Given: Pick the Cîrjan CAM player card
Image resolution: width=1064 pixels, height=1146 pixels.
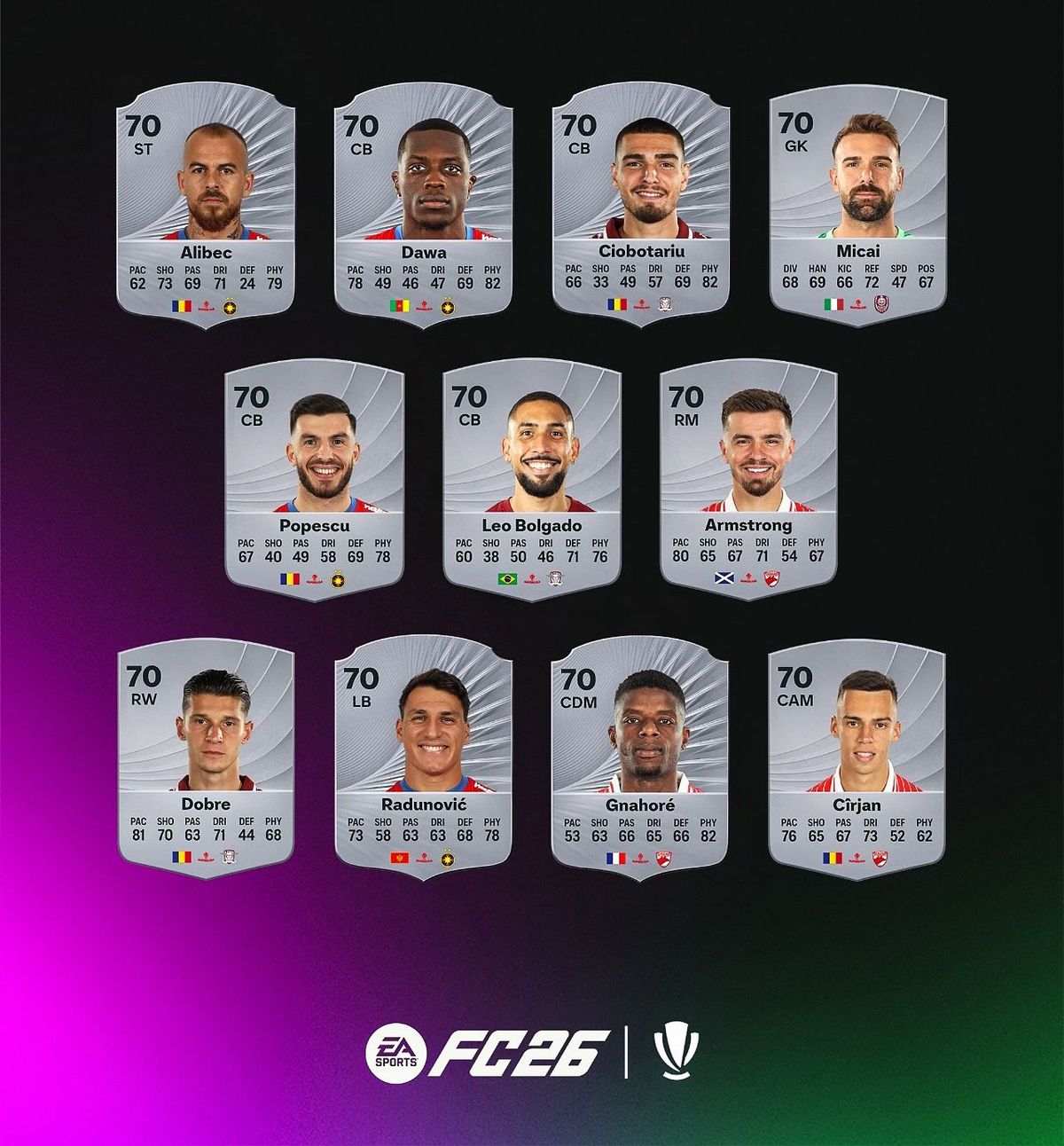Looking at the screenshot, I should (857, 758).
